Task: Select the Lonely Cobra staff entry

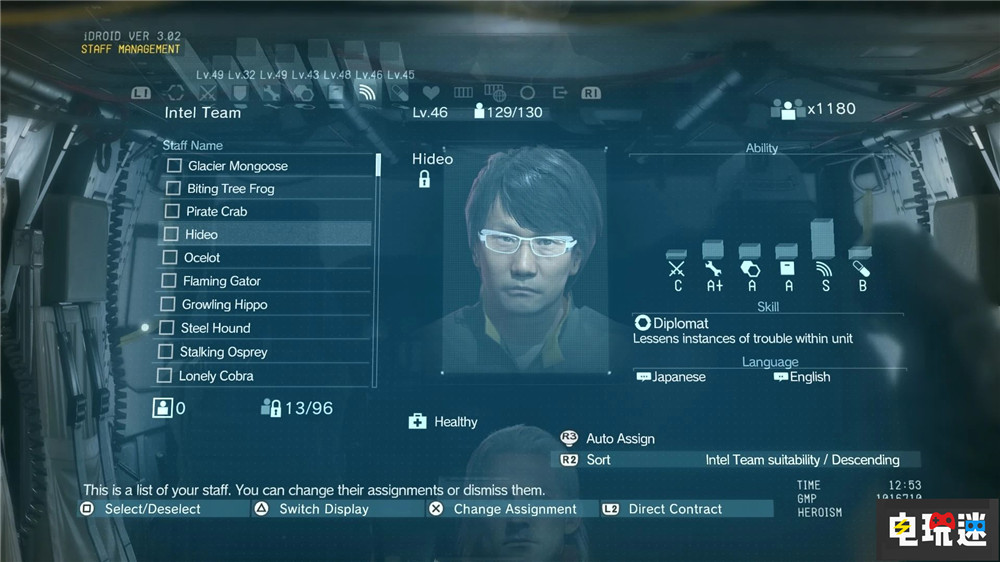Action: click(x=216, y=376)
